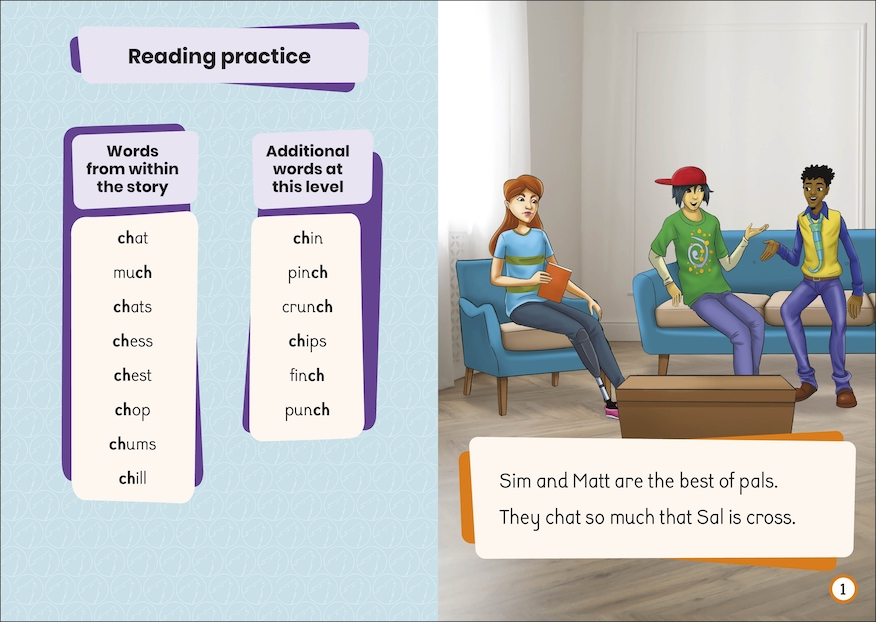This screenshot has width=876, height=622.
Task: Pick the word "chop"
Action: pyautogui.click(x=133, y=410)
